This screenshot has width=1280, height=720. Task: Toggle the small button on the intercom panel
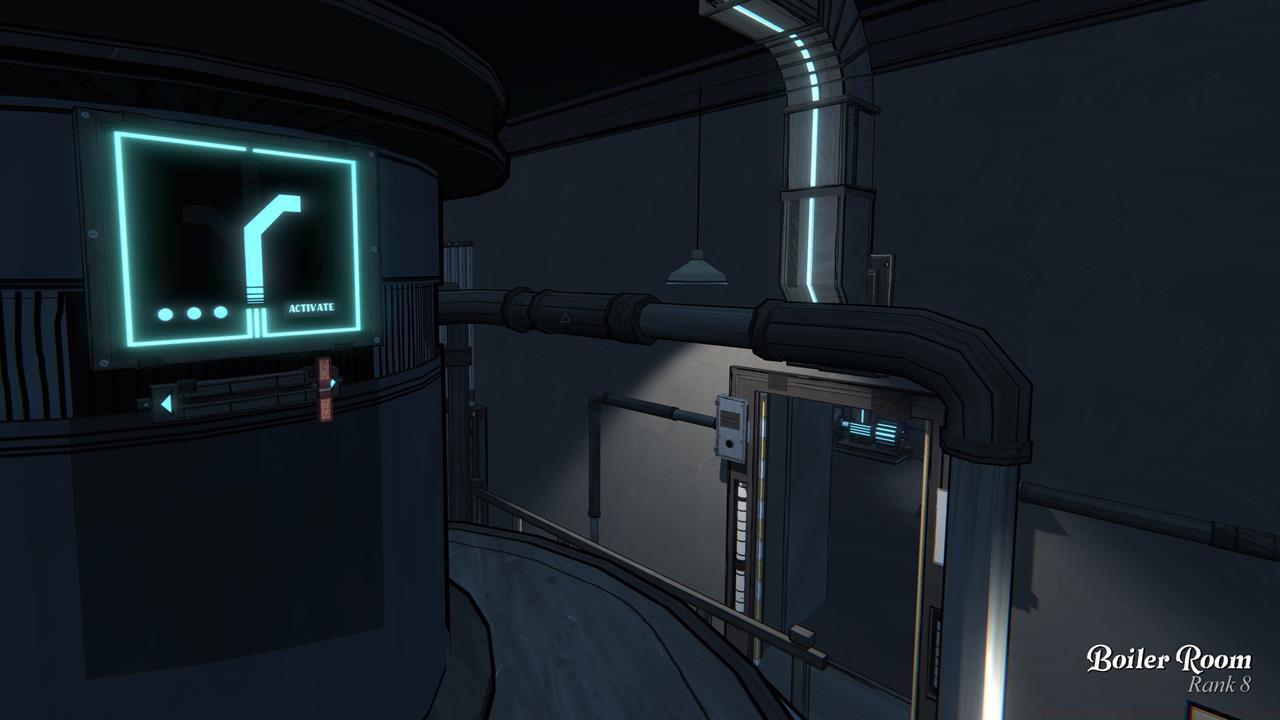(729, 443)
